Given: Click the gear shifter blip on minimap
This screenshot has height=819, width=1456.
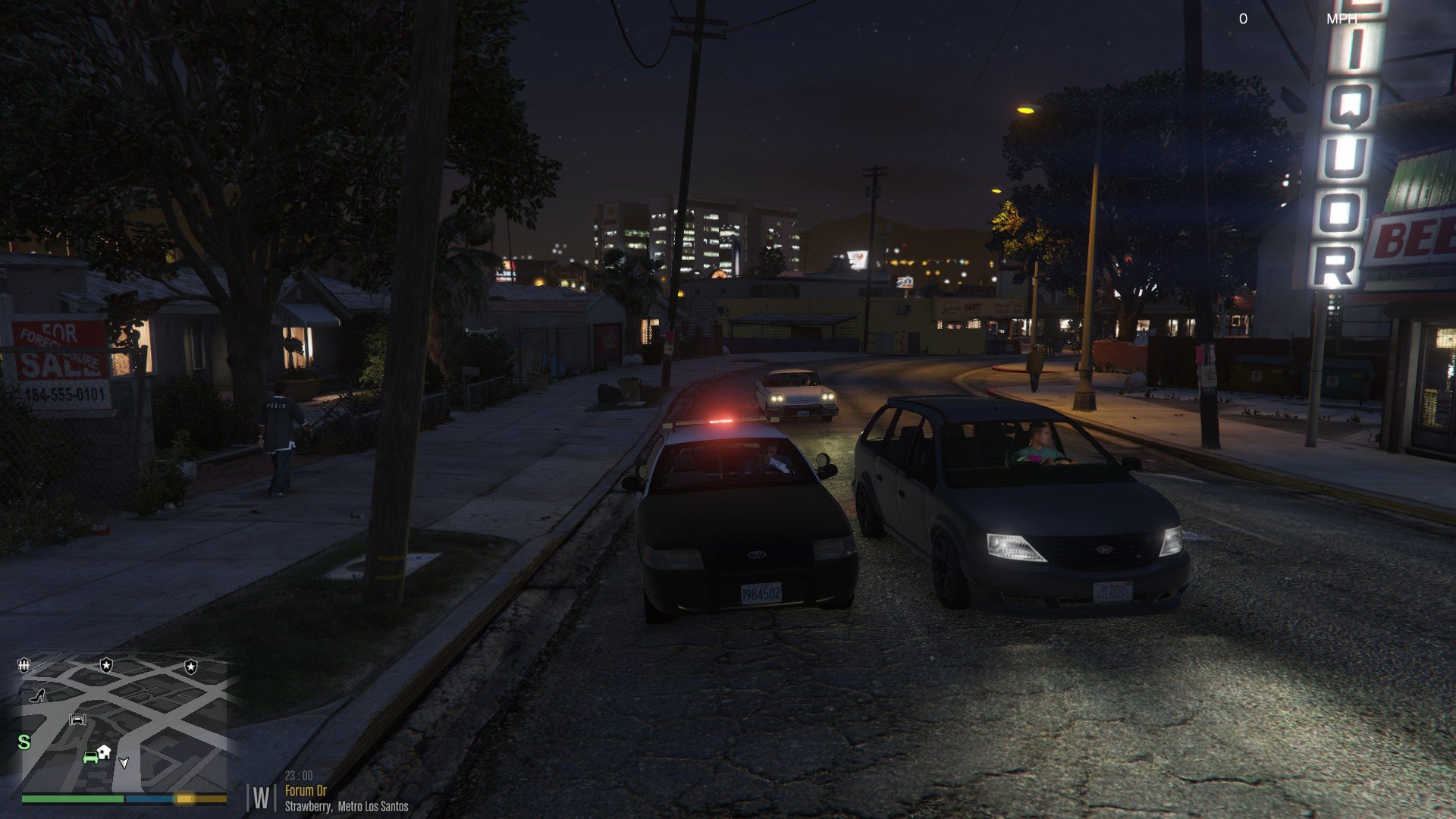Looking at the screenshot, I should (24, 665).
